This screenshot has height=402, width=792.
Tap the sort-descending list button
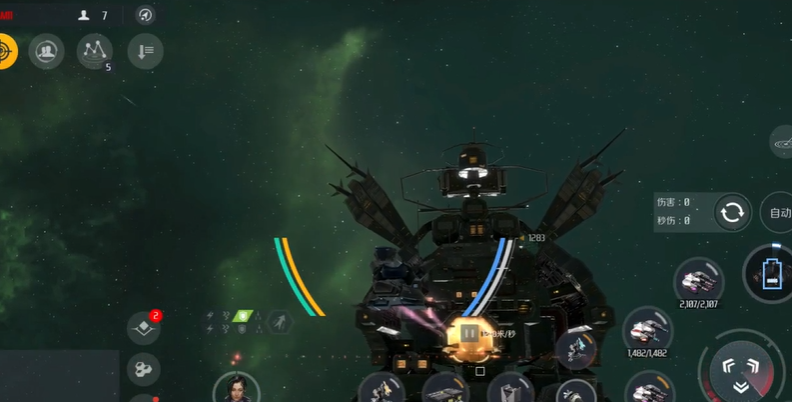146,51
